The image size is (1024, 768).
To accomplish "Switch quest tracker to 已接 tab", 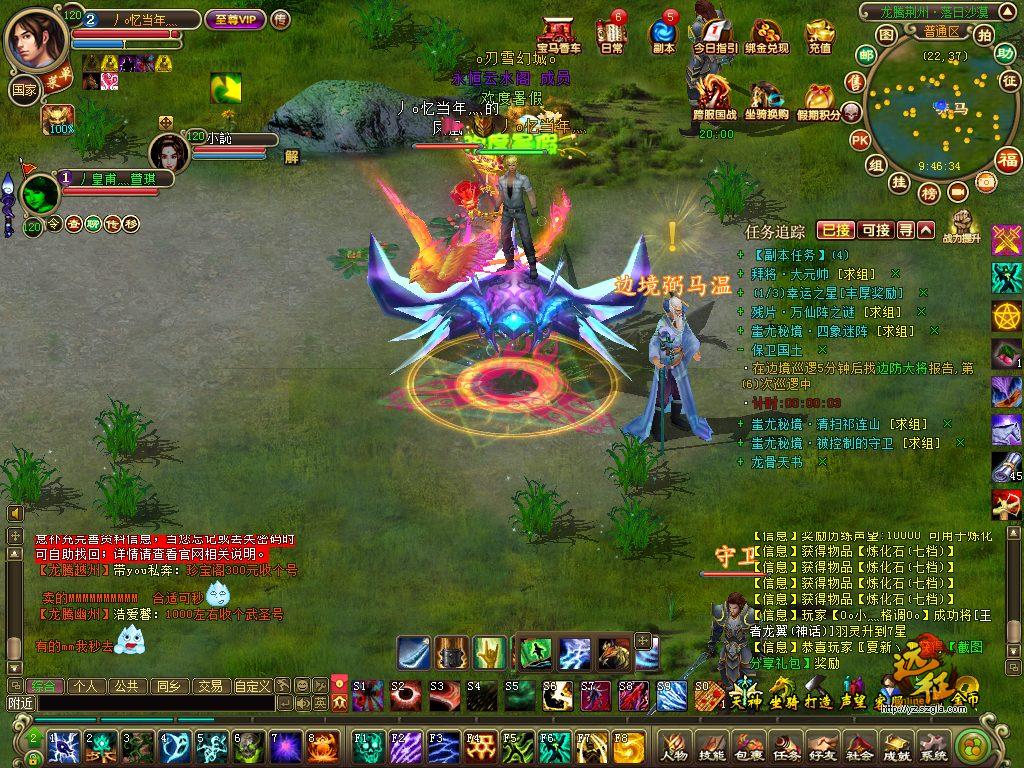I will tap(835, 230).
